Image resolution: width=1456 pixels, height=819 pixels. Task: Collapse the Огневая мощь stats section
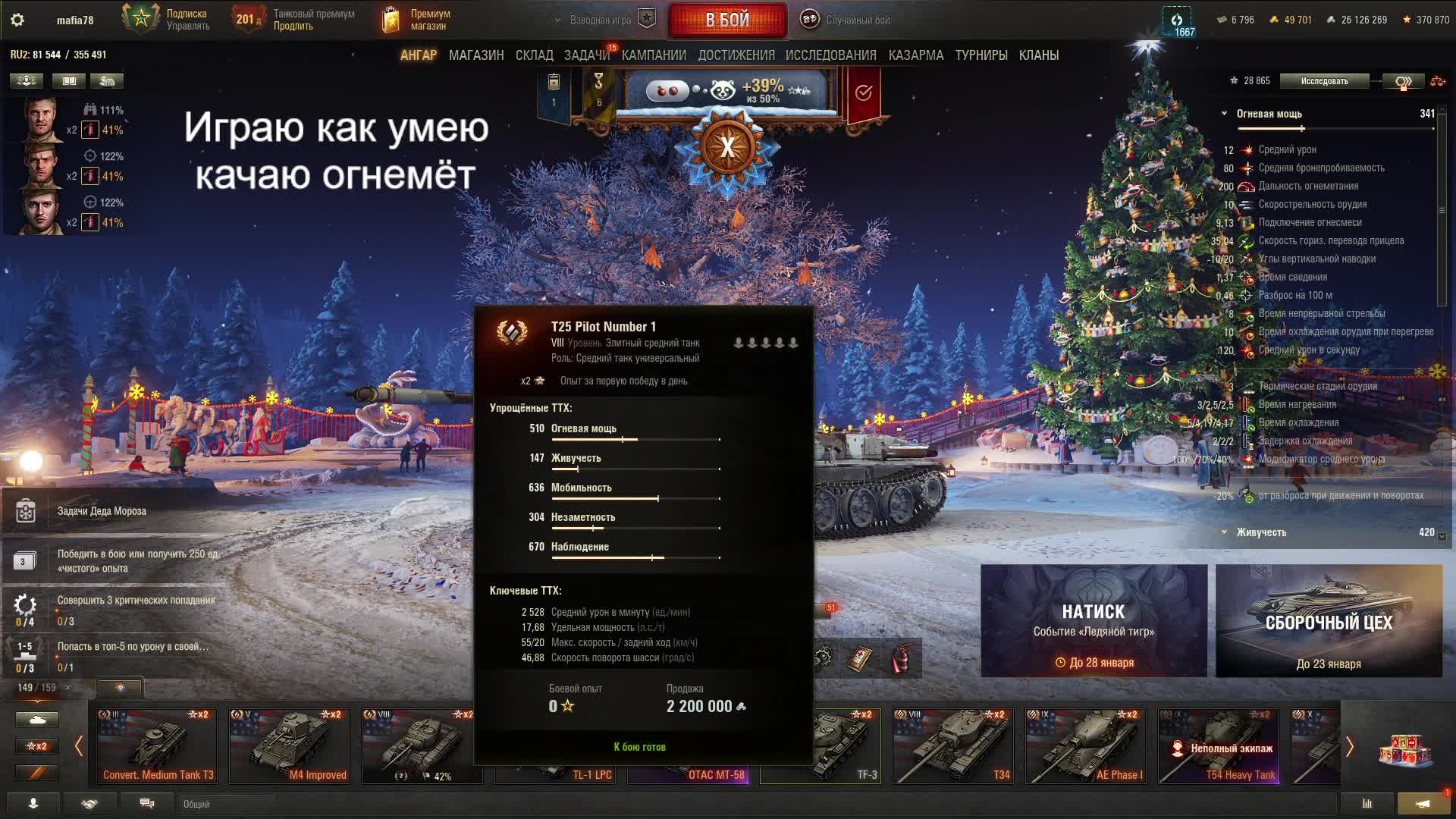1224,114
